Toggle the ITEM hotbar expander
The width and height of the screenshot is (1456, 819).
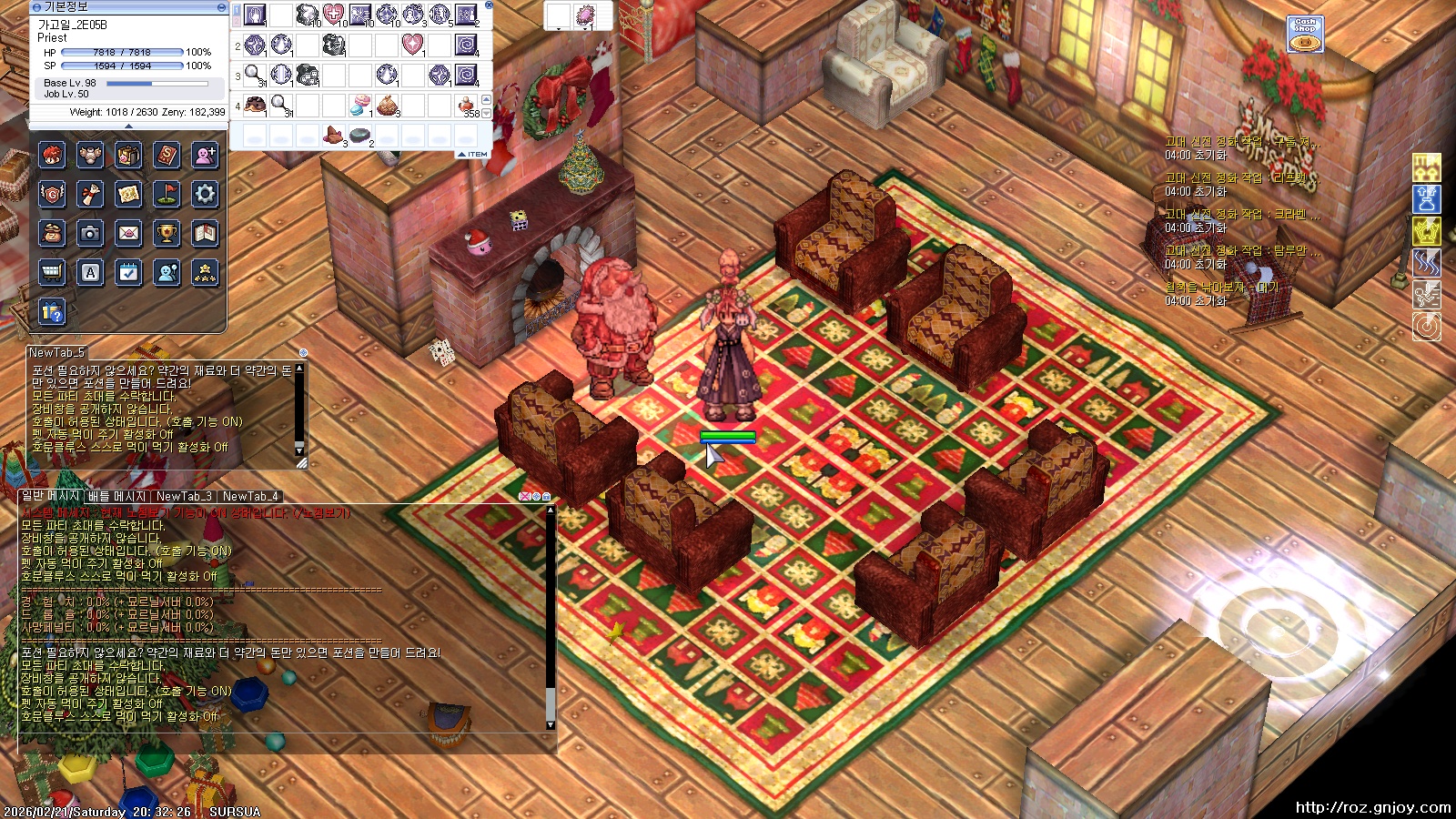pos(473,155)
